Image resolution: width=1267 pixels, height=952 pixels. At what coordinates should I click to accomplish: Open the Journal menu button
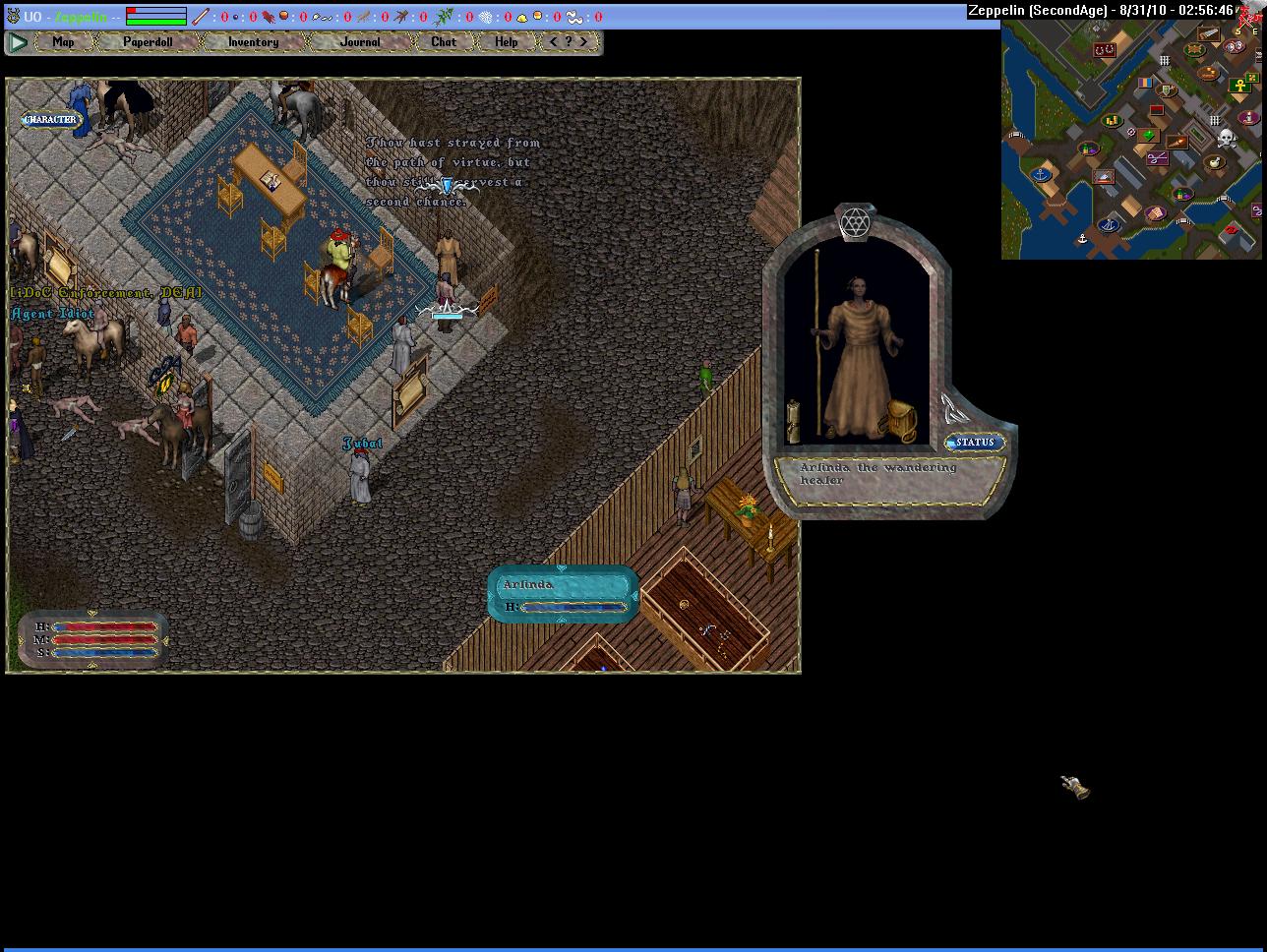pyautogui.click(x=360, y=42)
